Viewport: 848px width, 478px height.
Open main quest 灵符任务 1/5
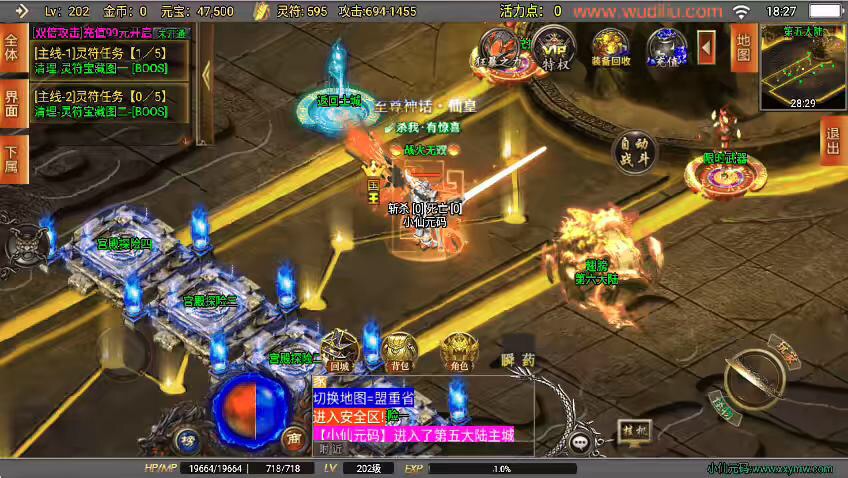100,60
